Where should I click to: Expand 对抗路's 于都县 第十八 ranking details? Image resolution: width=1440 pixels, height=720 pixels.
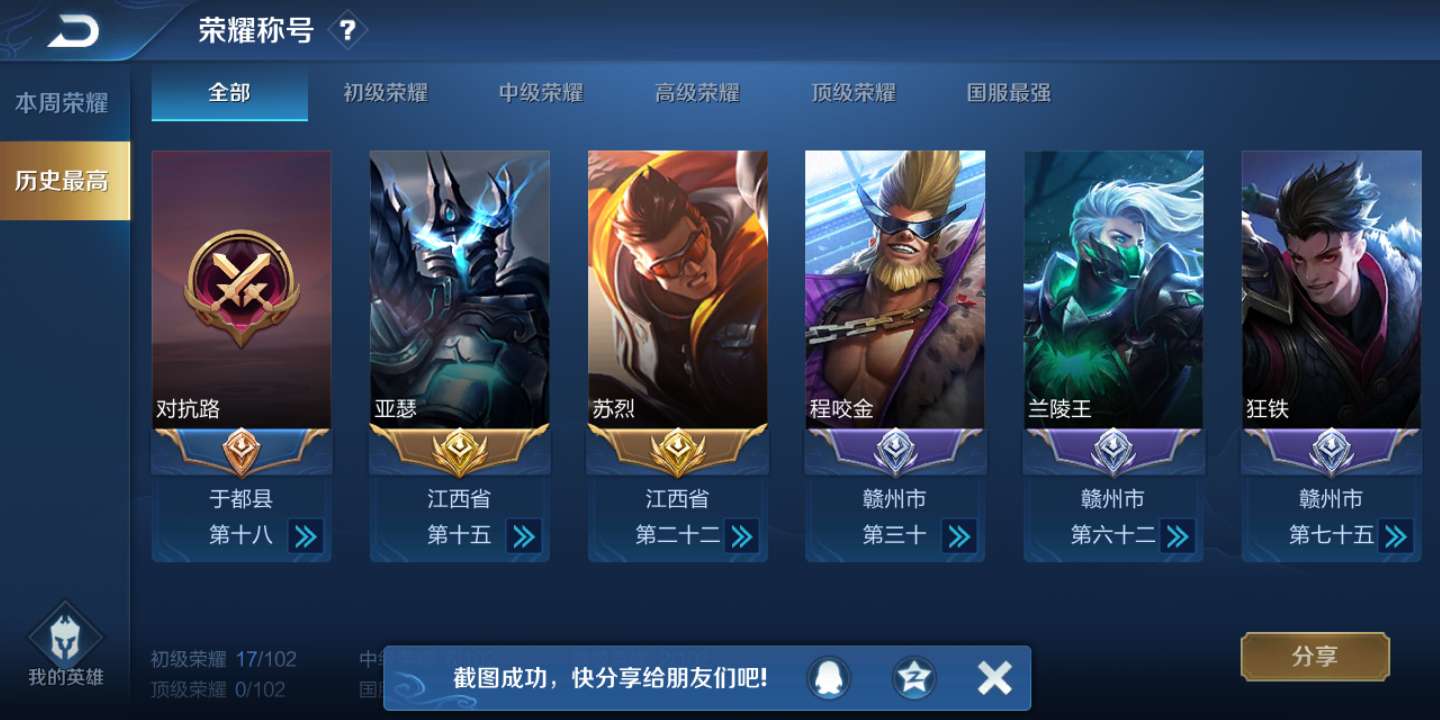click(x=306, y=536)
